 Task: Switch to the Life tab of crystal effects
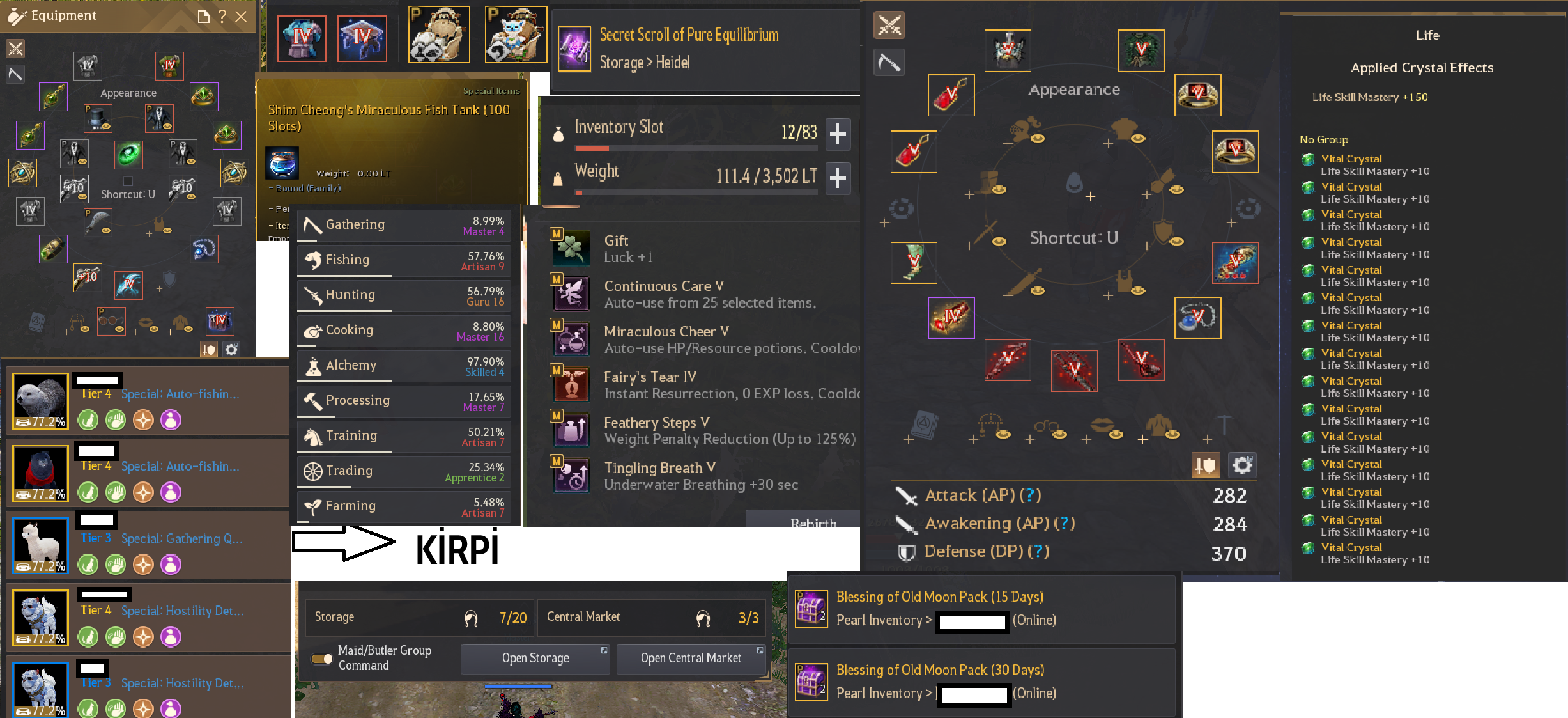point(1427,36)
